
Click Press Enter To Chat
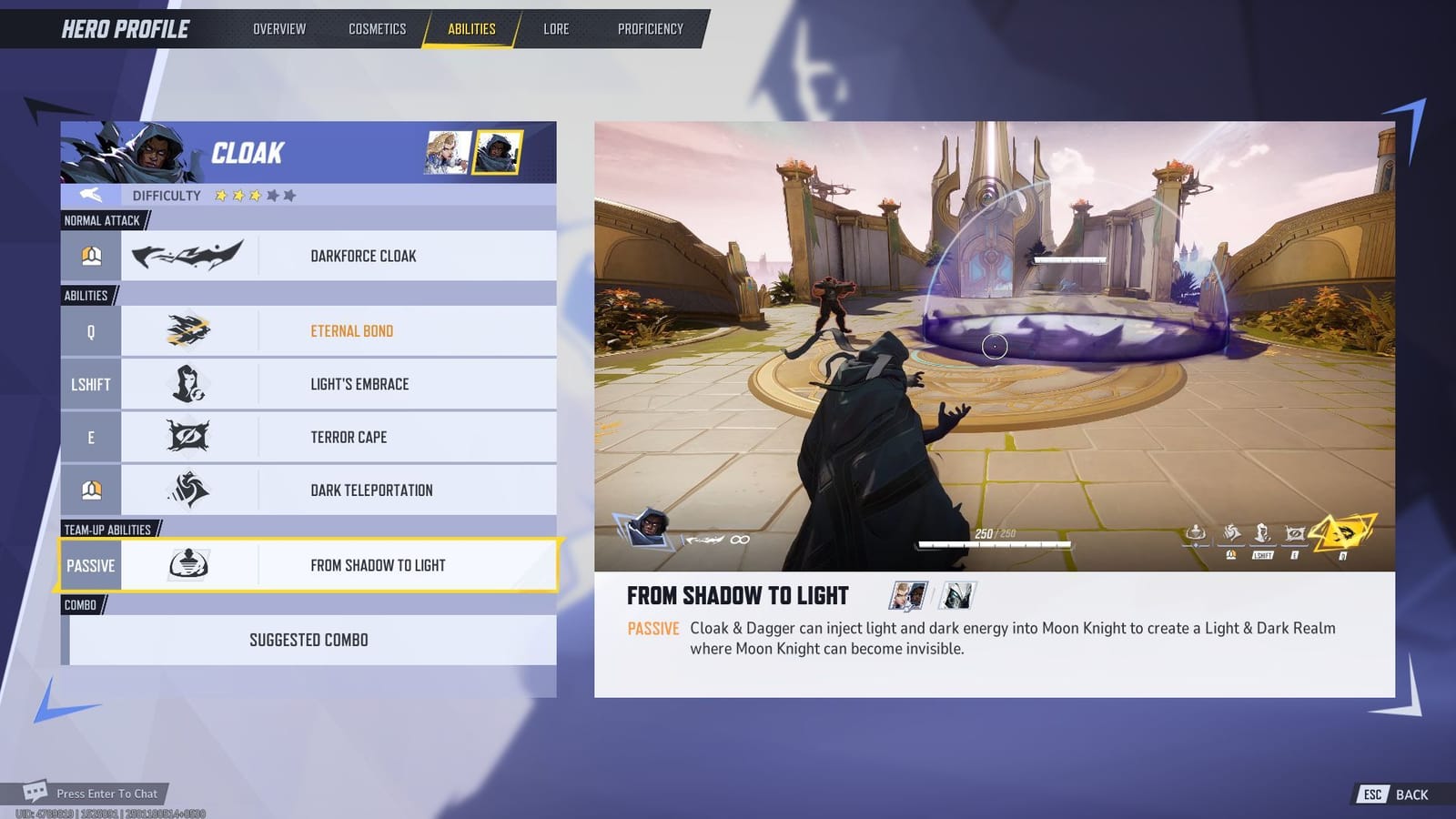106,793
